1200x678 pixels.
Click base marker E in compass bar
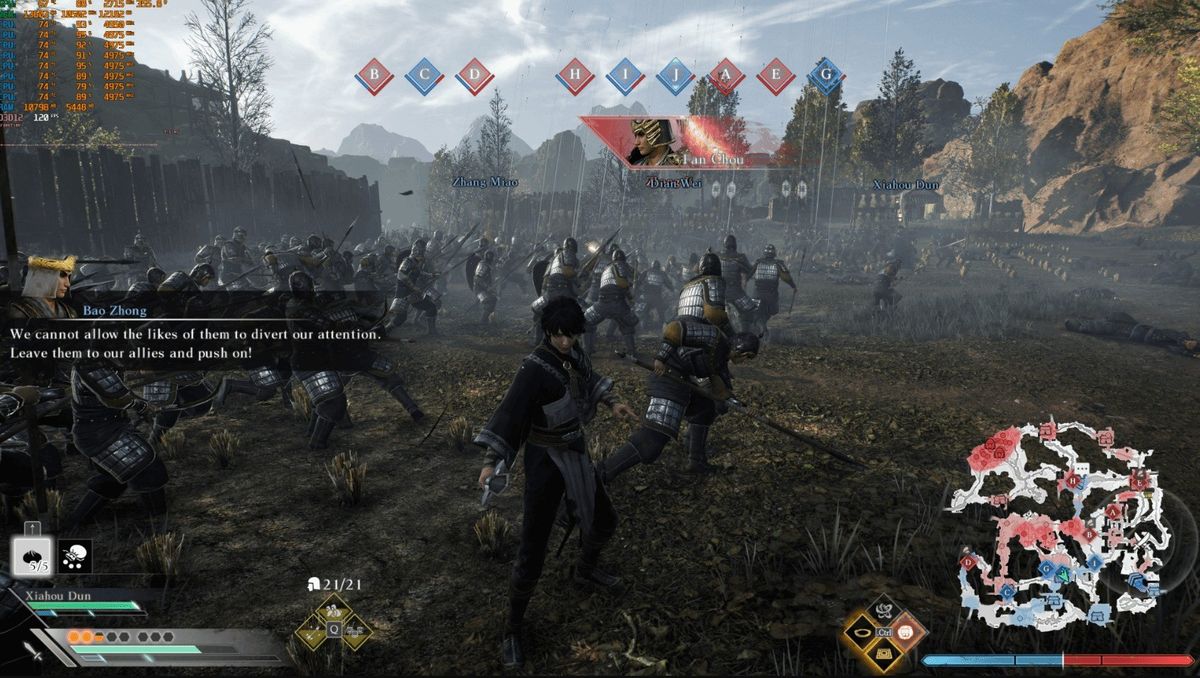pos(775,75)
